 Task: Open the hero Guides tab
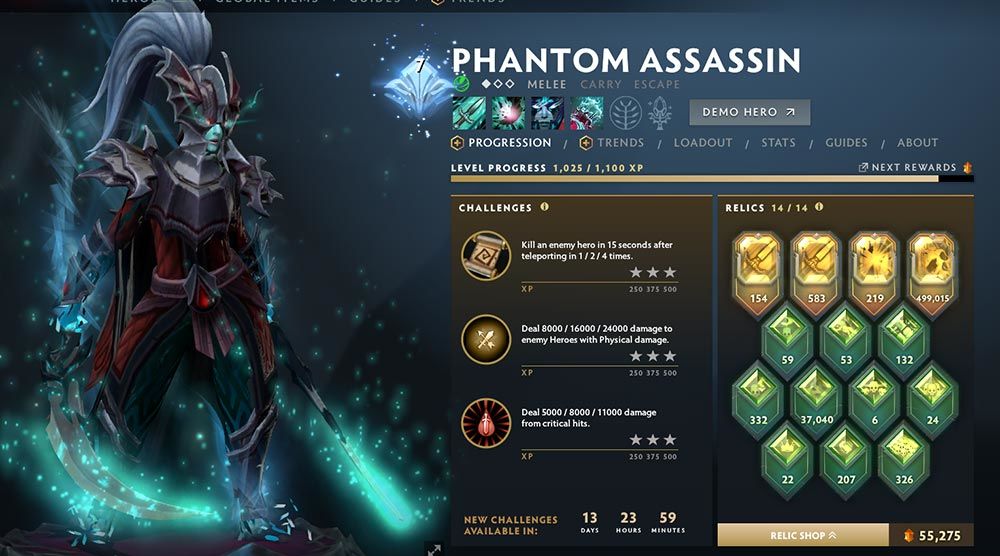pos(846,143)
